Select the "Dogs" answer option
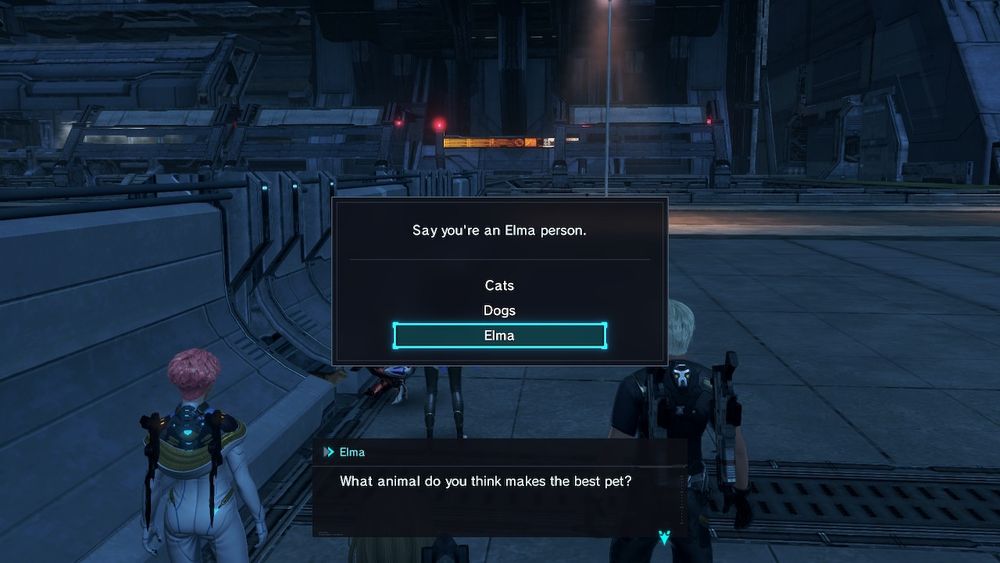Viewport: 1000px width, 563px height. (499, 311)
